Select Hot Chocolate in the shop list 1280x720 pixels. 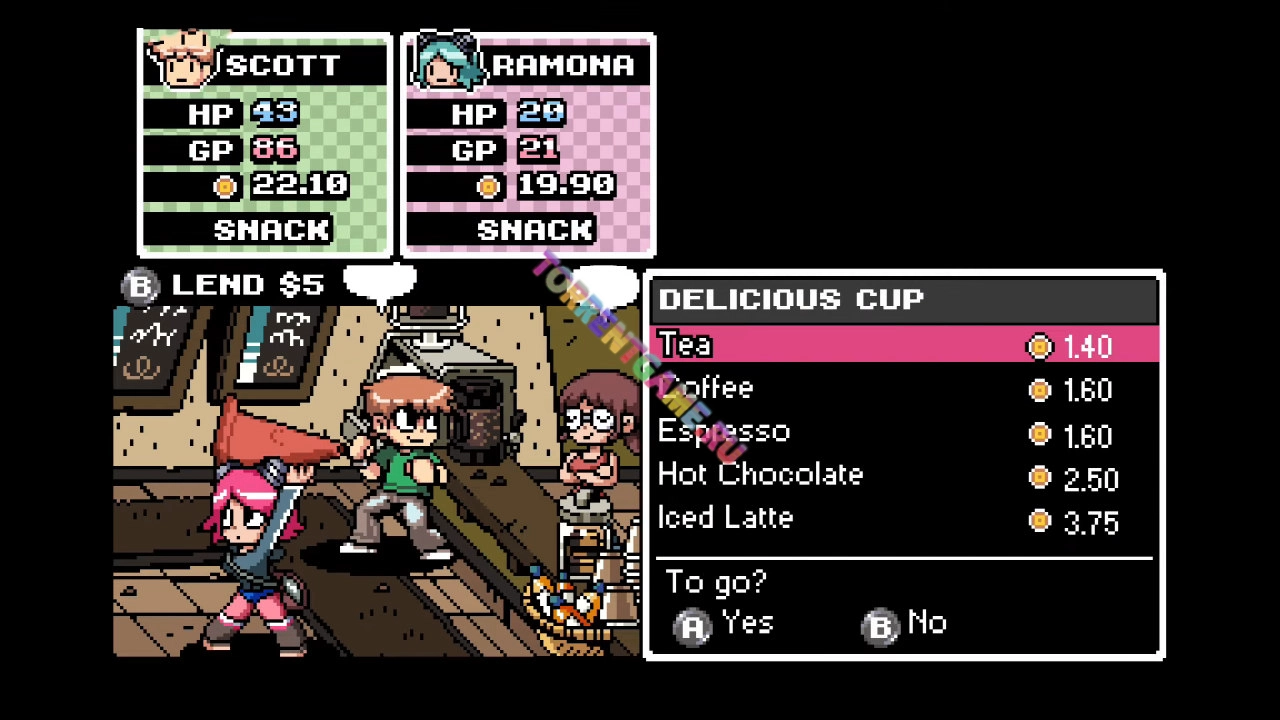click(x=760, y=475)
